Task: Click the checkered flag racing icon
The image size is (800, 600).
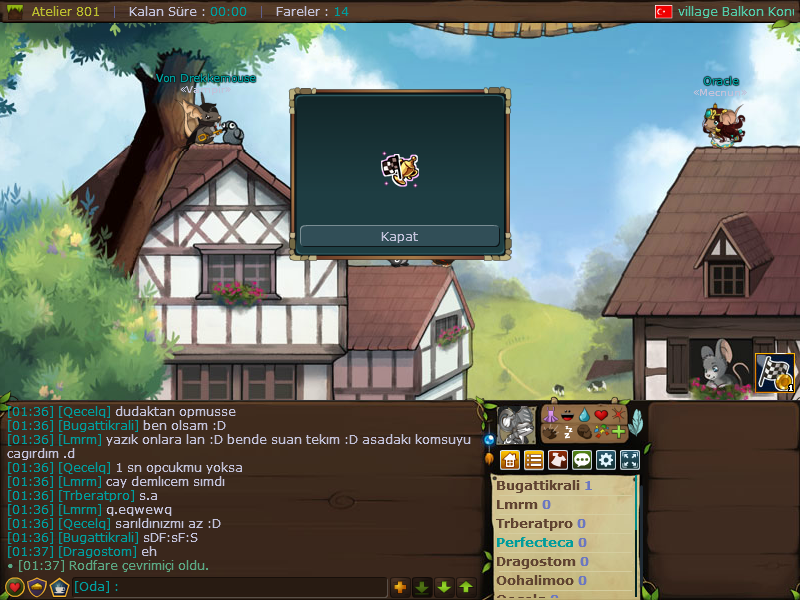Action: point(774,373)
